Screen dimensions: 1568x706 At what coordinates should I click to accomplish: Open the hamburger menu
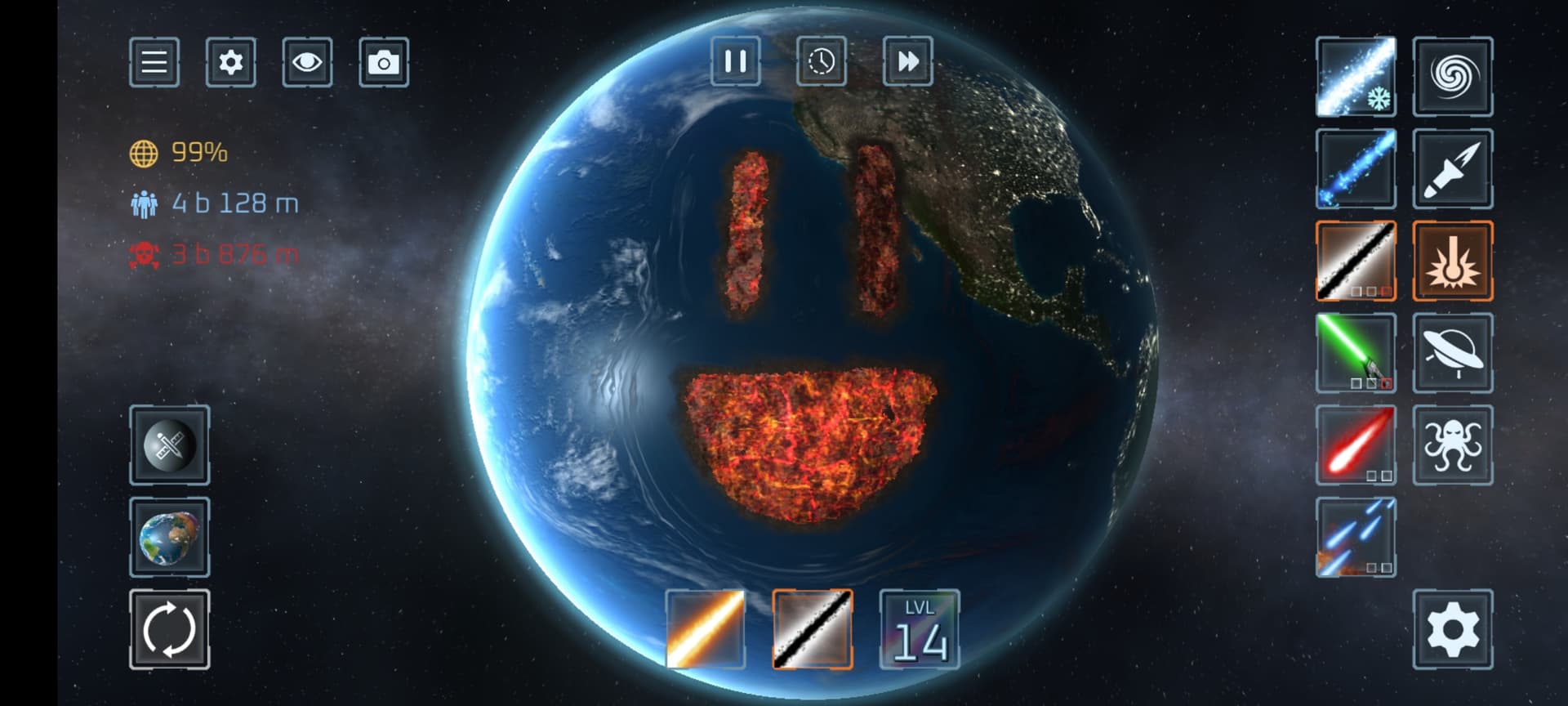[x=154, y=62]
